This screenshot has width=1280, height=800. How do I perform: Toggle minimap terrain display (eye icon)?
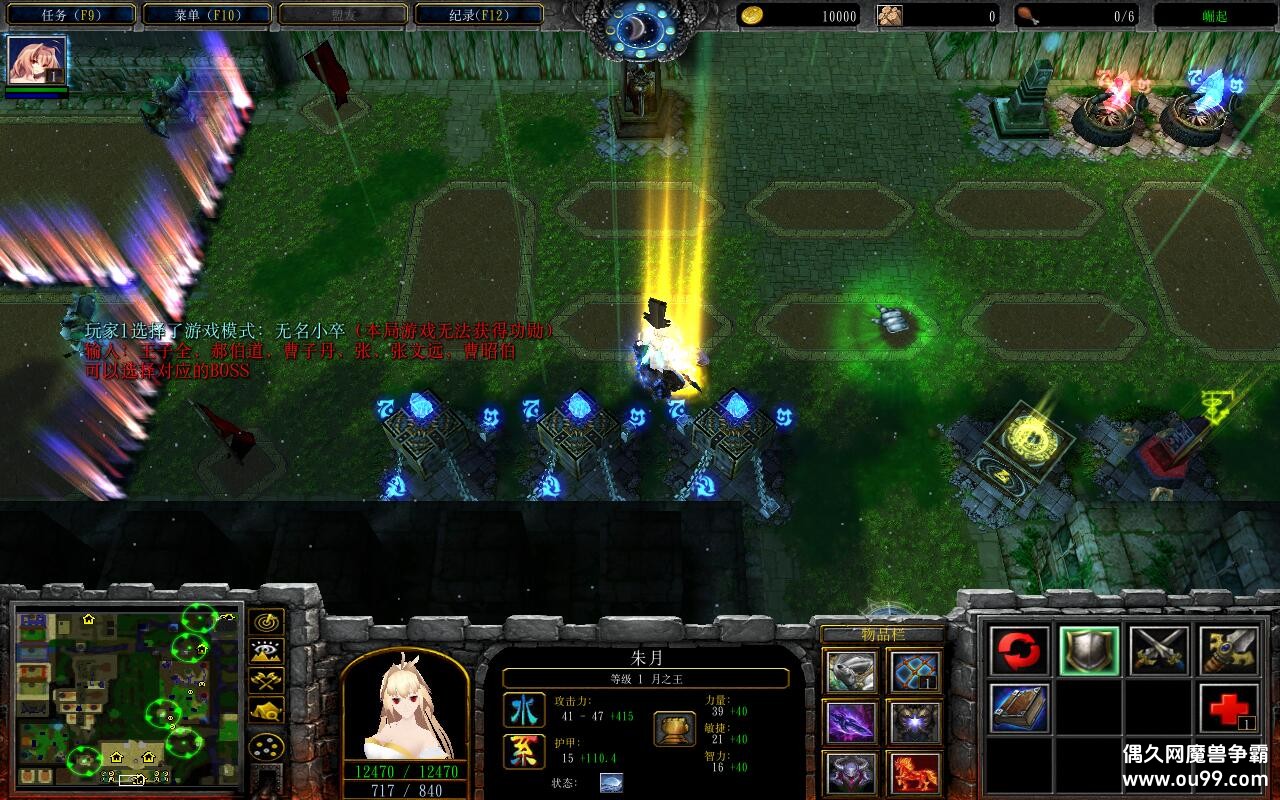pyautogui.click(x=267, y=652)
